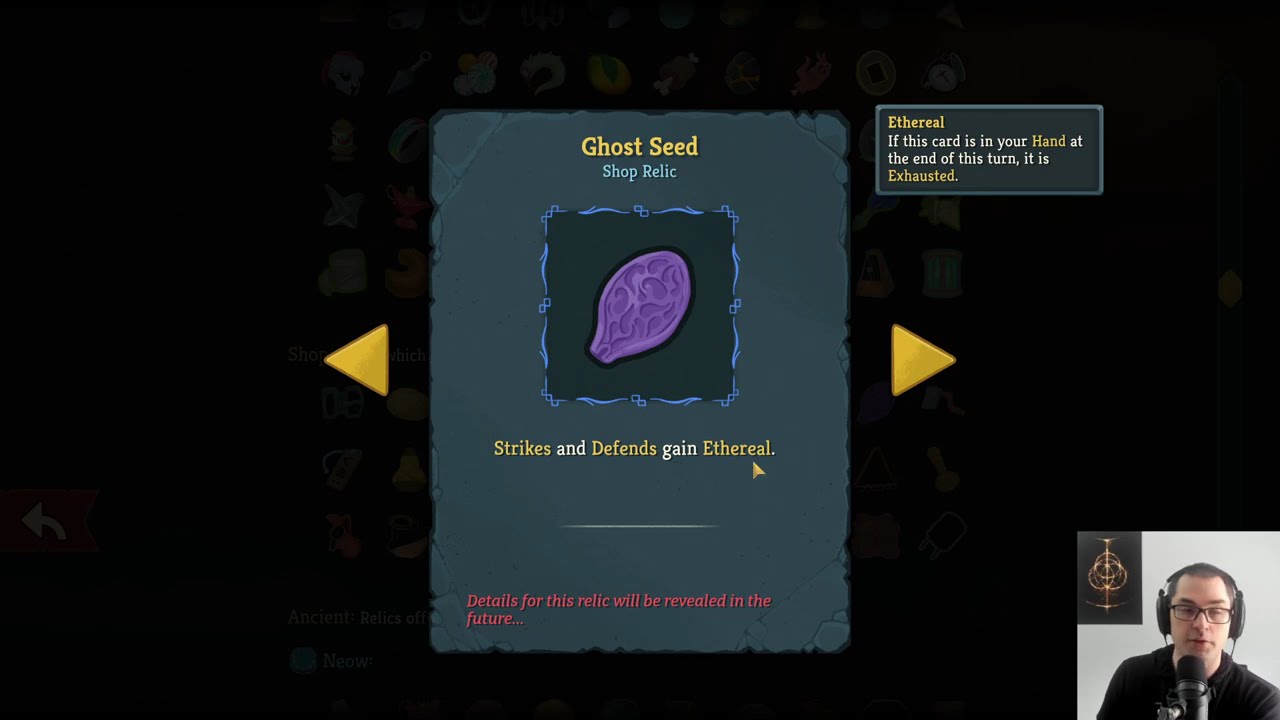Show the next relic with right arrow
Viewport: 1280px width, 720px height.
coord(920,359)
